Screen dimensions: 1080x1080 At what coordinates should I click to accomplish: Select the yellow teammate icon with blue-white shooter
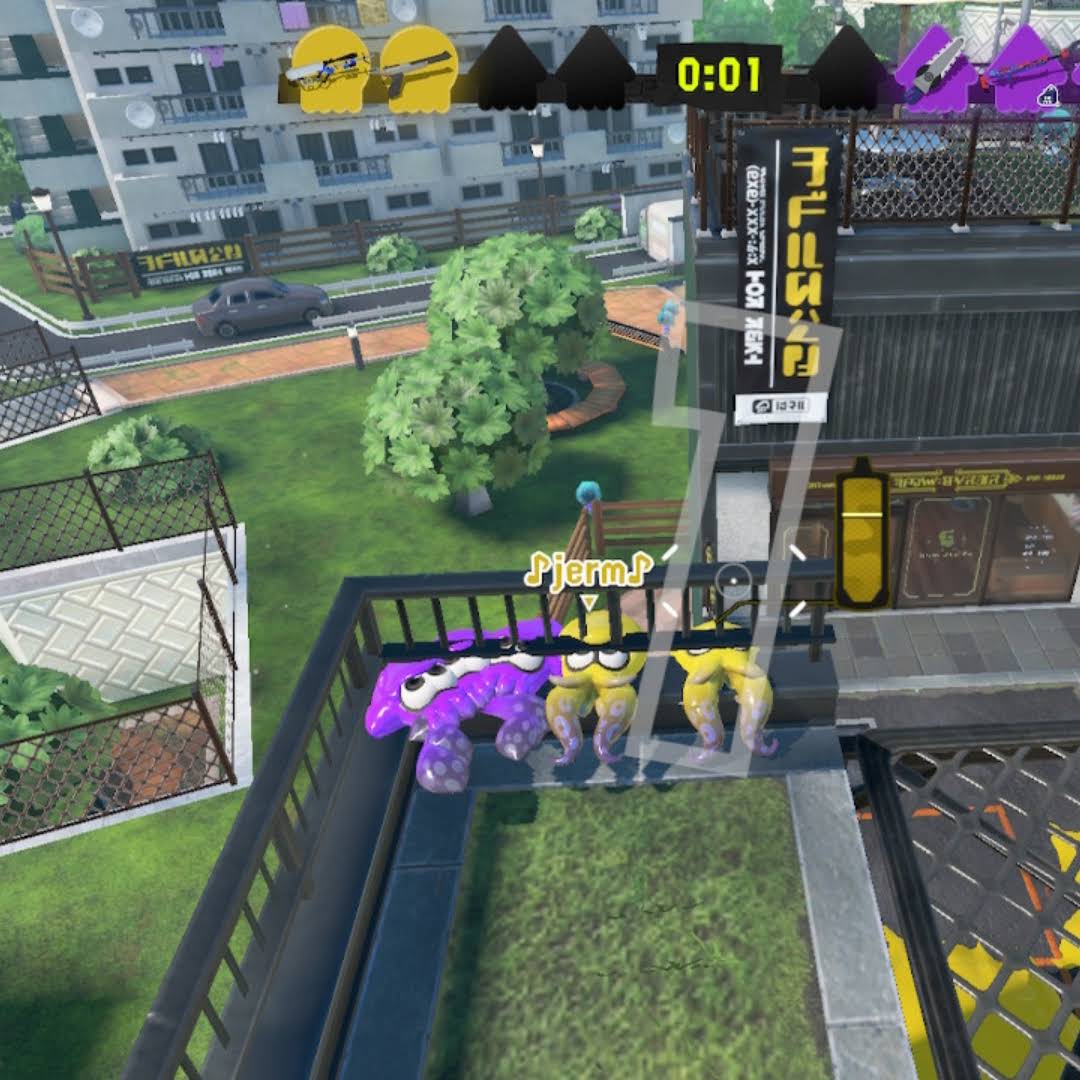coord(329,68)
